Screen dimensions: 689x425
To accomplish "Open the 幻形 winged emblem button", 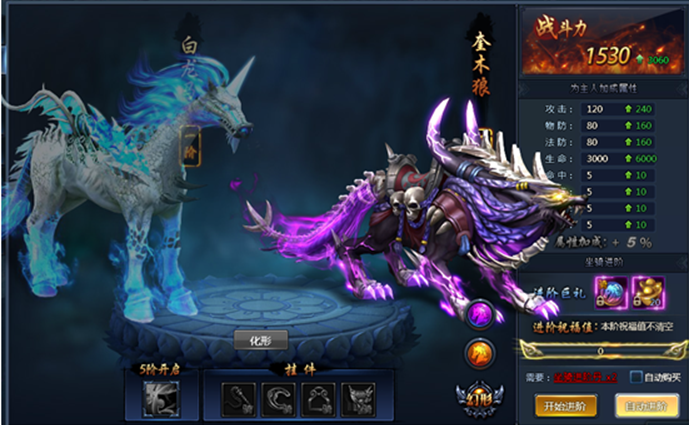I will pos(477,397).
